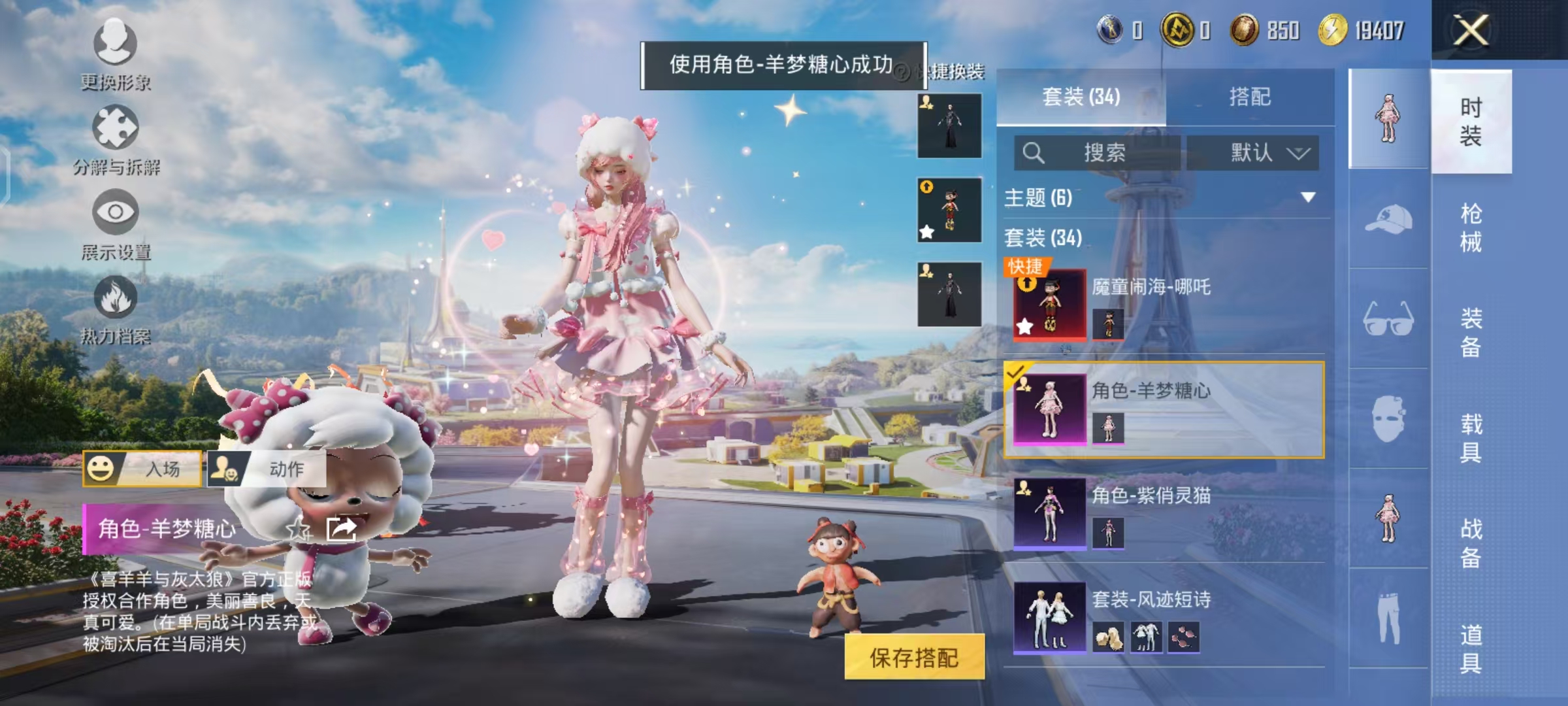This screenshot has width=1568, height=706.
Task: Open the 默认 sort dropdown
Action: (x=1260, y=153)
